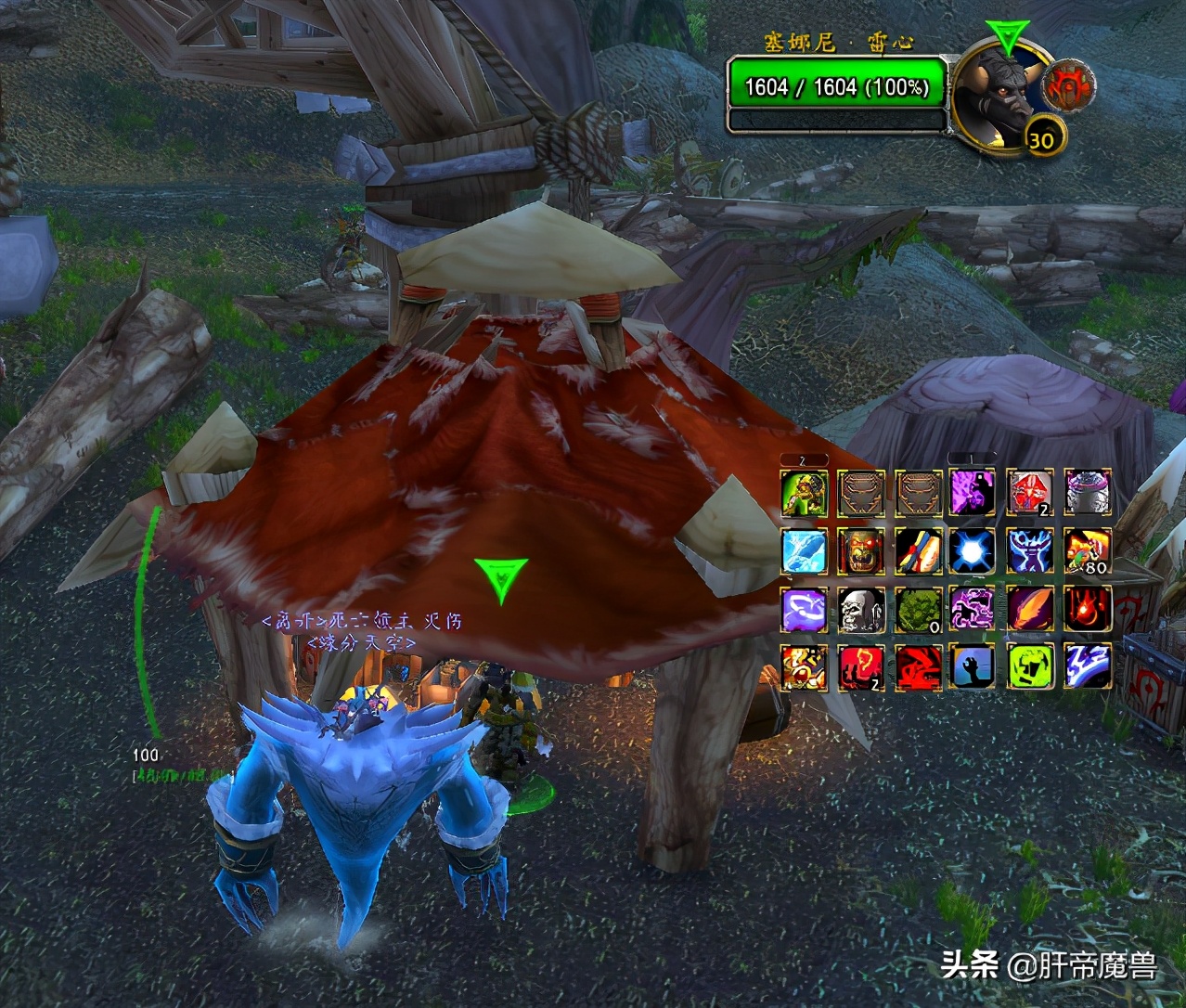Use the red crystal item with count 2
The width and height of the screenshot is (1186, 1008).
[1029, 493]
